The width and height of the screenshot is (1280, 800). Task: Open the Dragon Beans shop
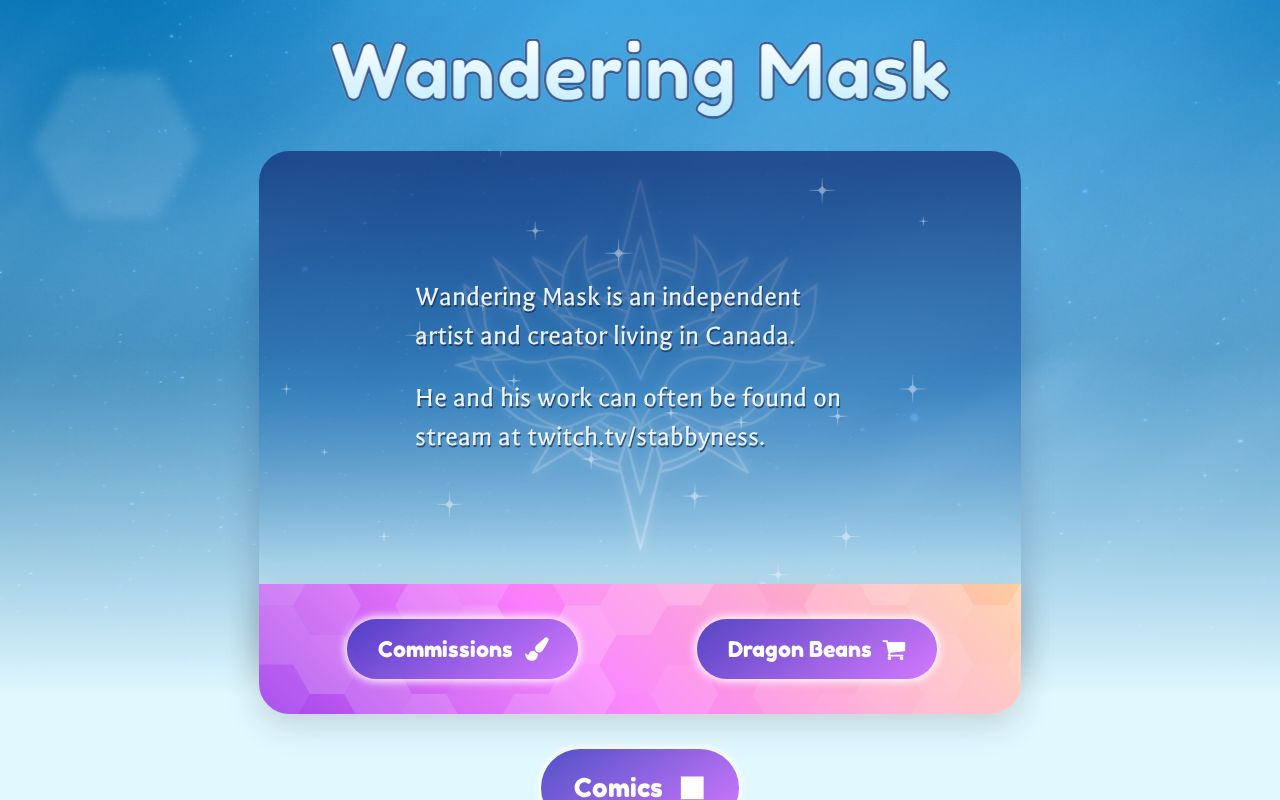click(817, 649)
